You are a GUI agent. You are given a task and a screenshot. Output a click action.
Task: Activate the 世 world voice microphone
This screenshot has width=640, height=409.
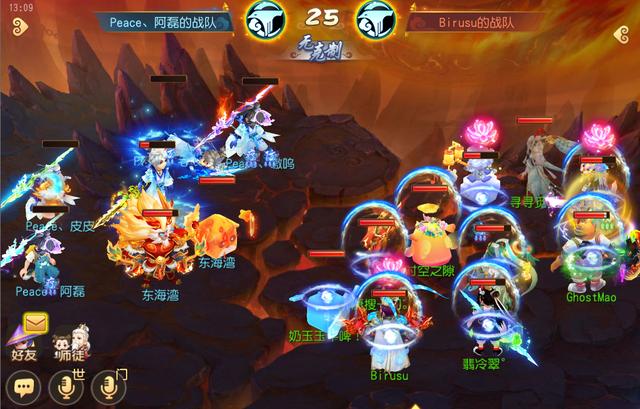pyautogui.click(x=66, y=386)
